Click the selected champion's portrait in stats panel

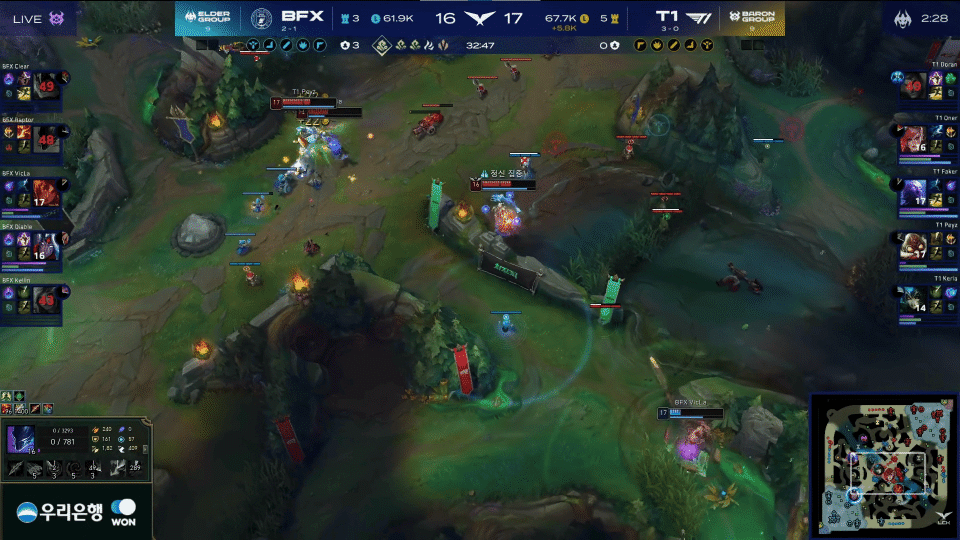[21, 440]
